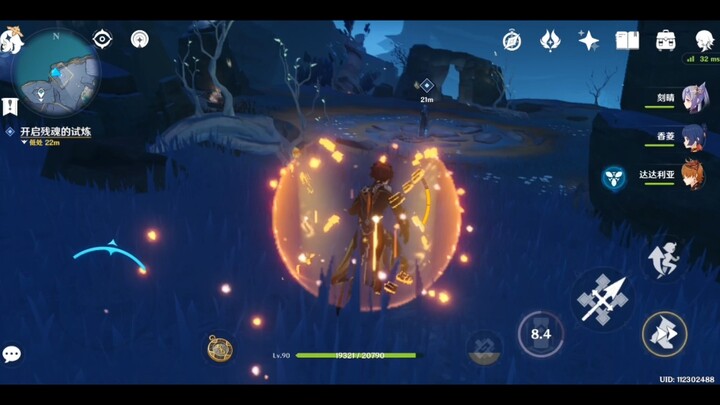Select the tracked quest 开启残魂的试炼
The width and height of the screenshot is (720, 405).
[48, 131]
